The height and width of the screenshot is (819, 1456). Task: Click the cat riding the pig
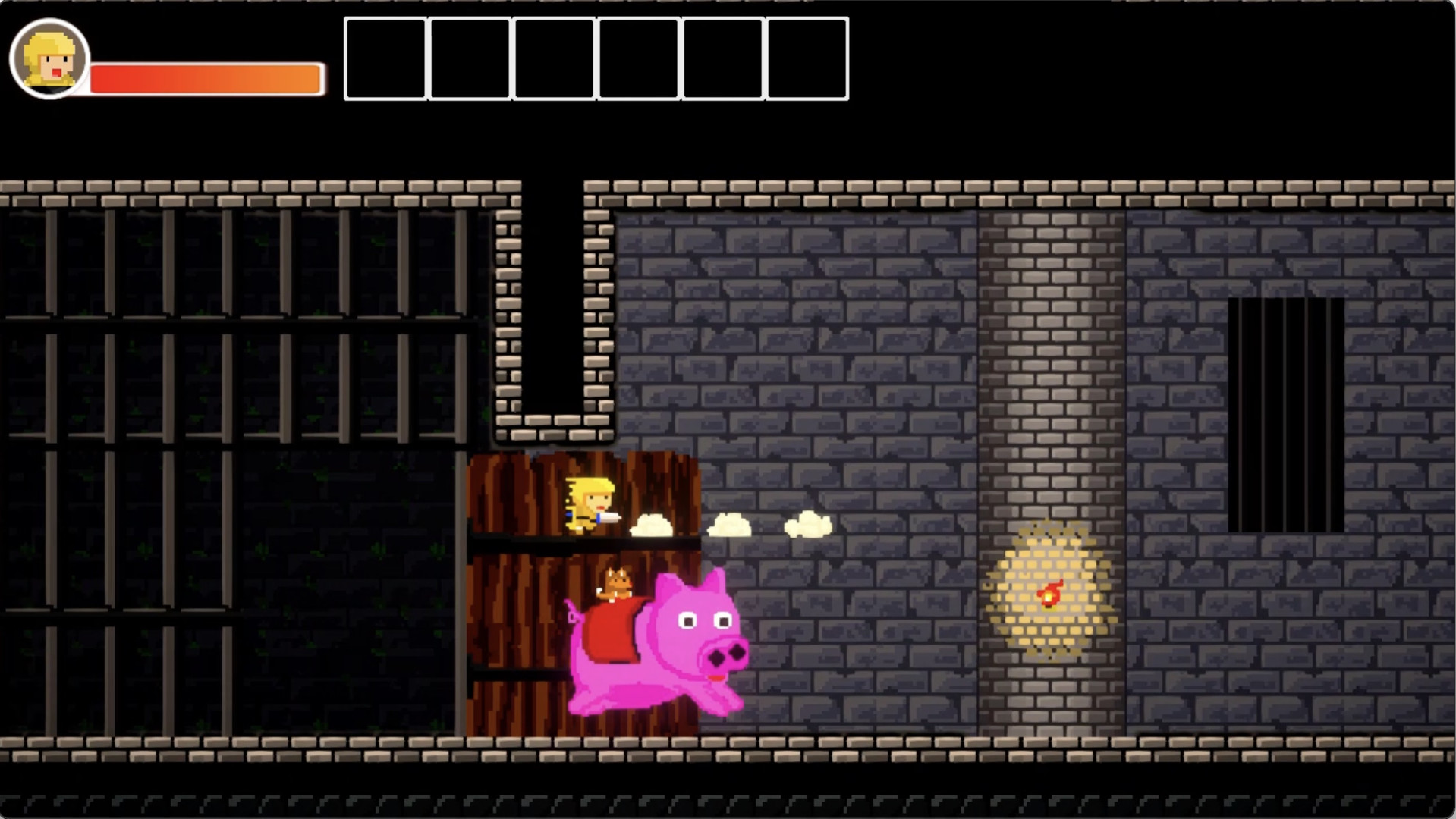pos(615,584)
